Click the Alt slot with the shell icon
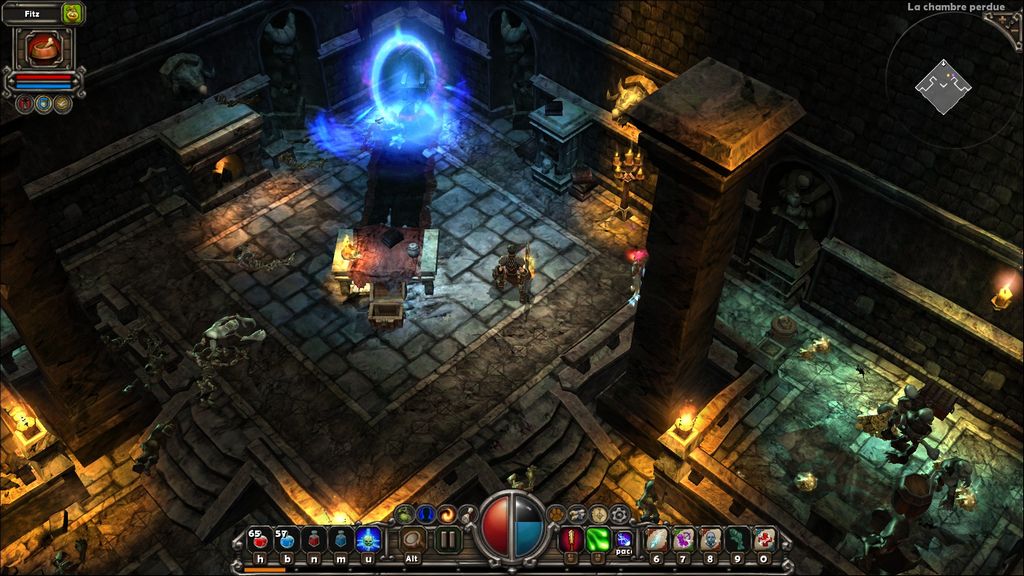 (x=412, y=540)
